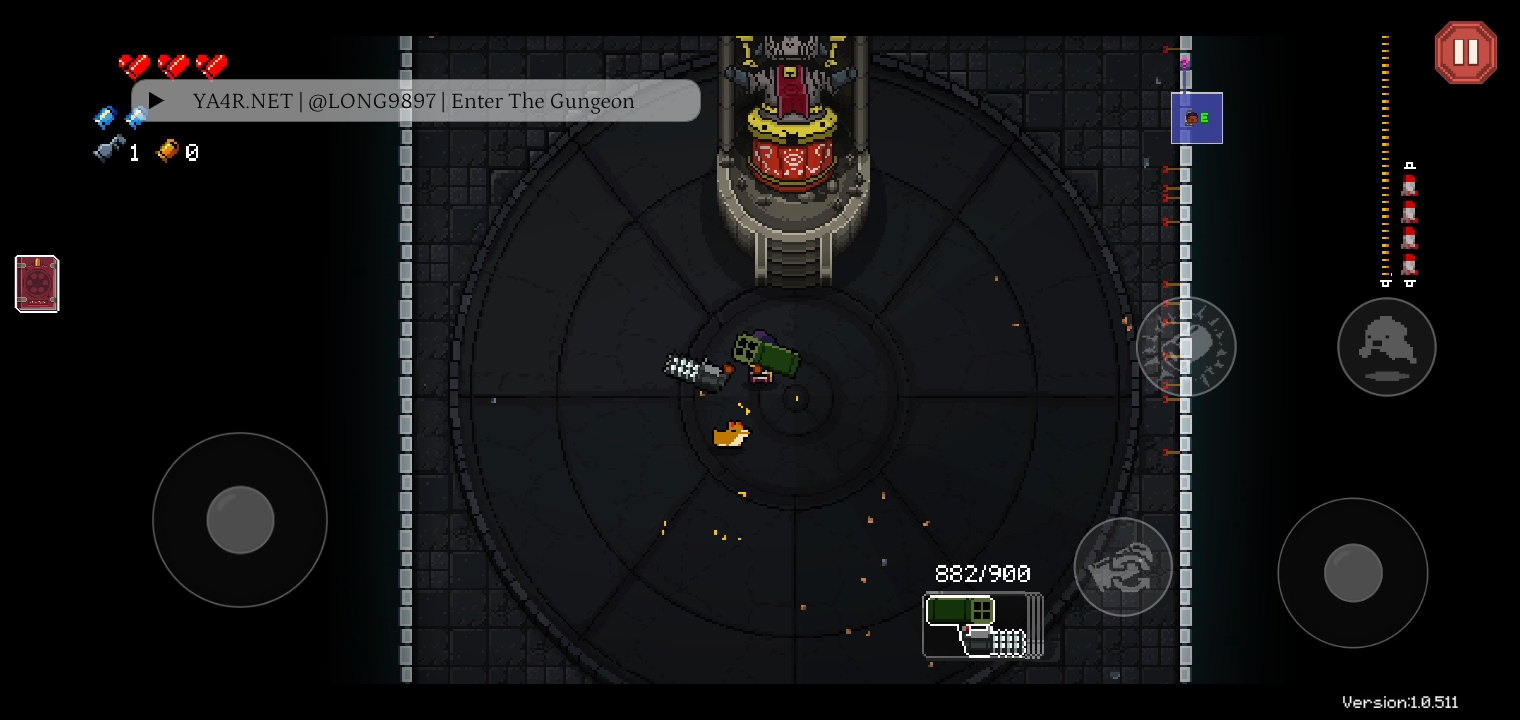Play the YA4R.NET overlay banner
This screenshot has height=720, width=1520.
[157, 101]
